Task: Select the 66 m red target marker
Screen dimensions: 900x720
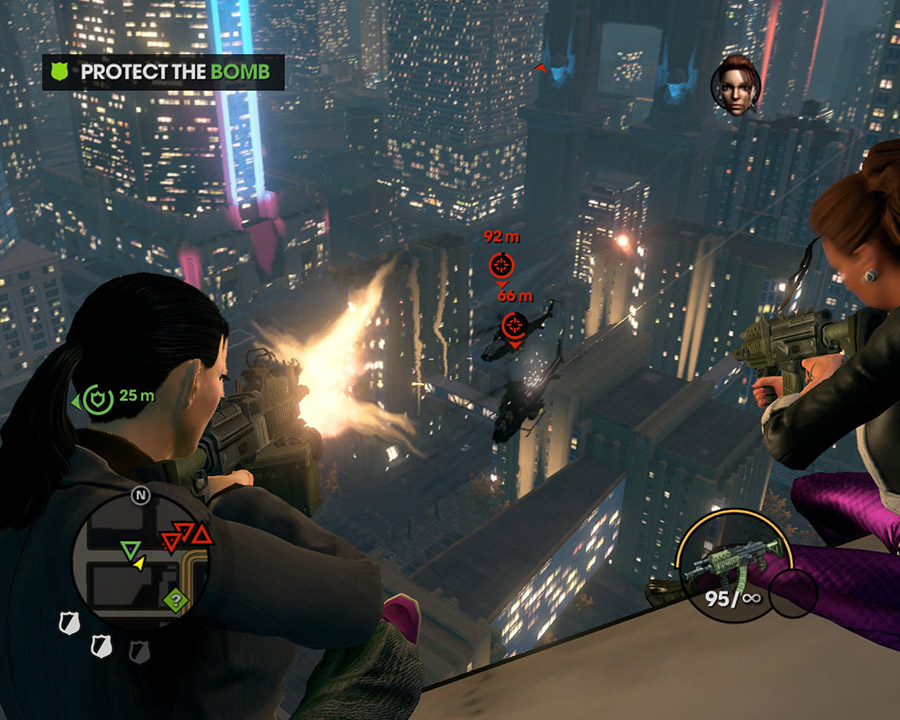Action: (514, 323)
